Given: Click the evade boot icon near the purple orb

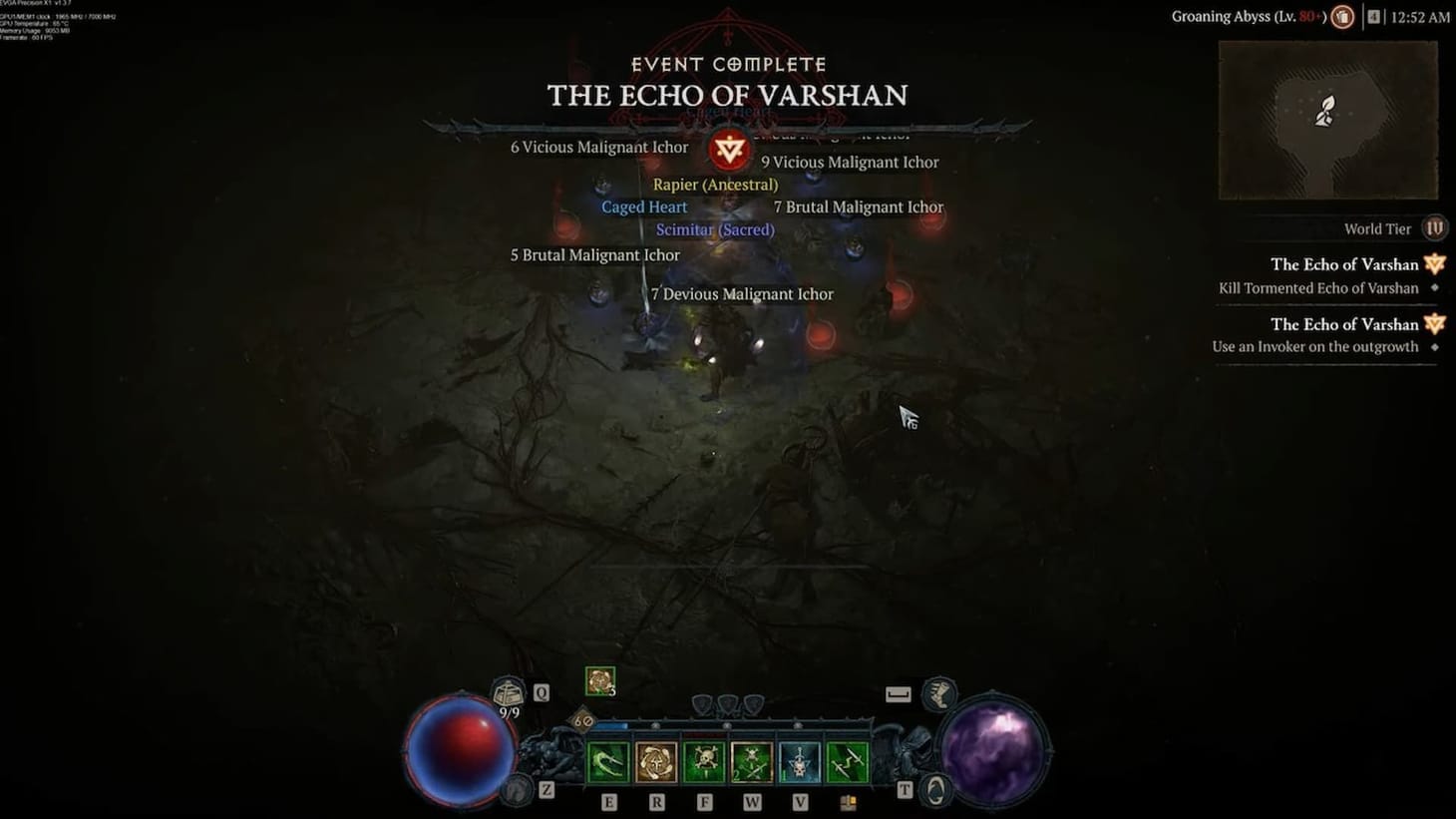Looking at the screenshot, I should [x=937, y=695].
